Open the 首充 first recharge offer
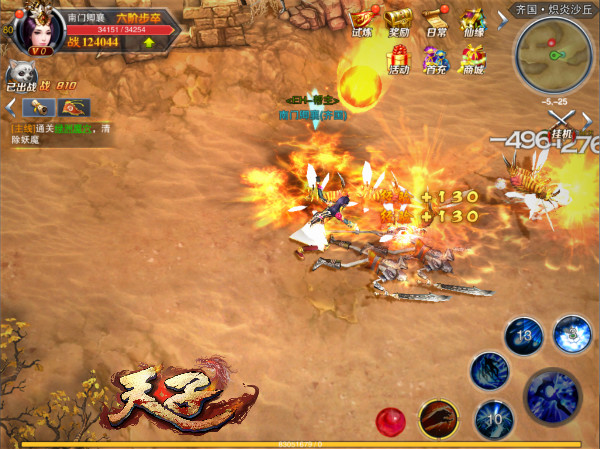 point(435,60)
